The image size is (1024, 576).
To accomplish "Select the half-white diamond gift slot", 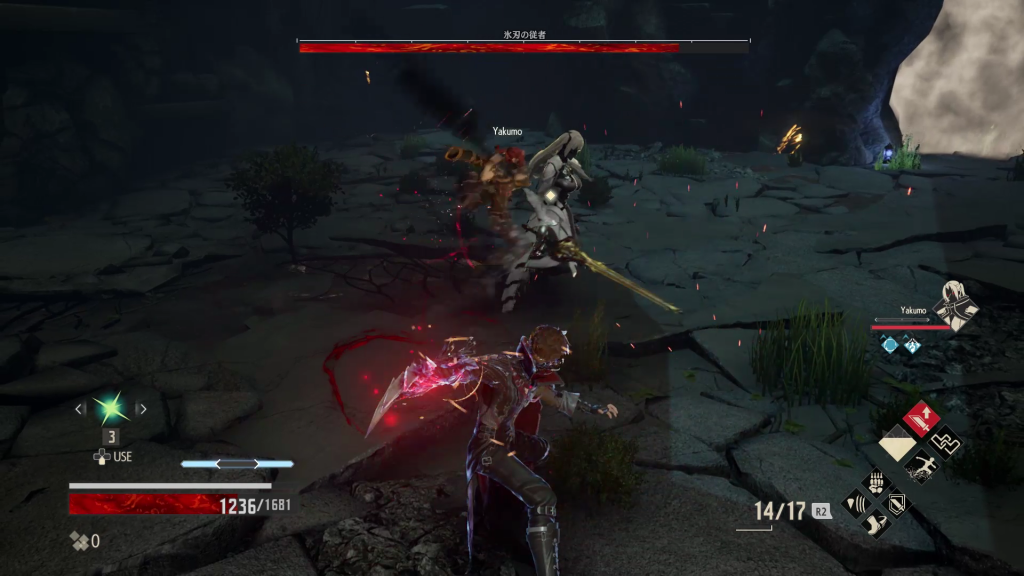I will tap(896, 442).
